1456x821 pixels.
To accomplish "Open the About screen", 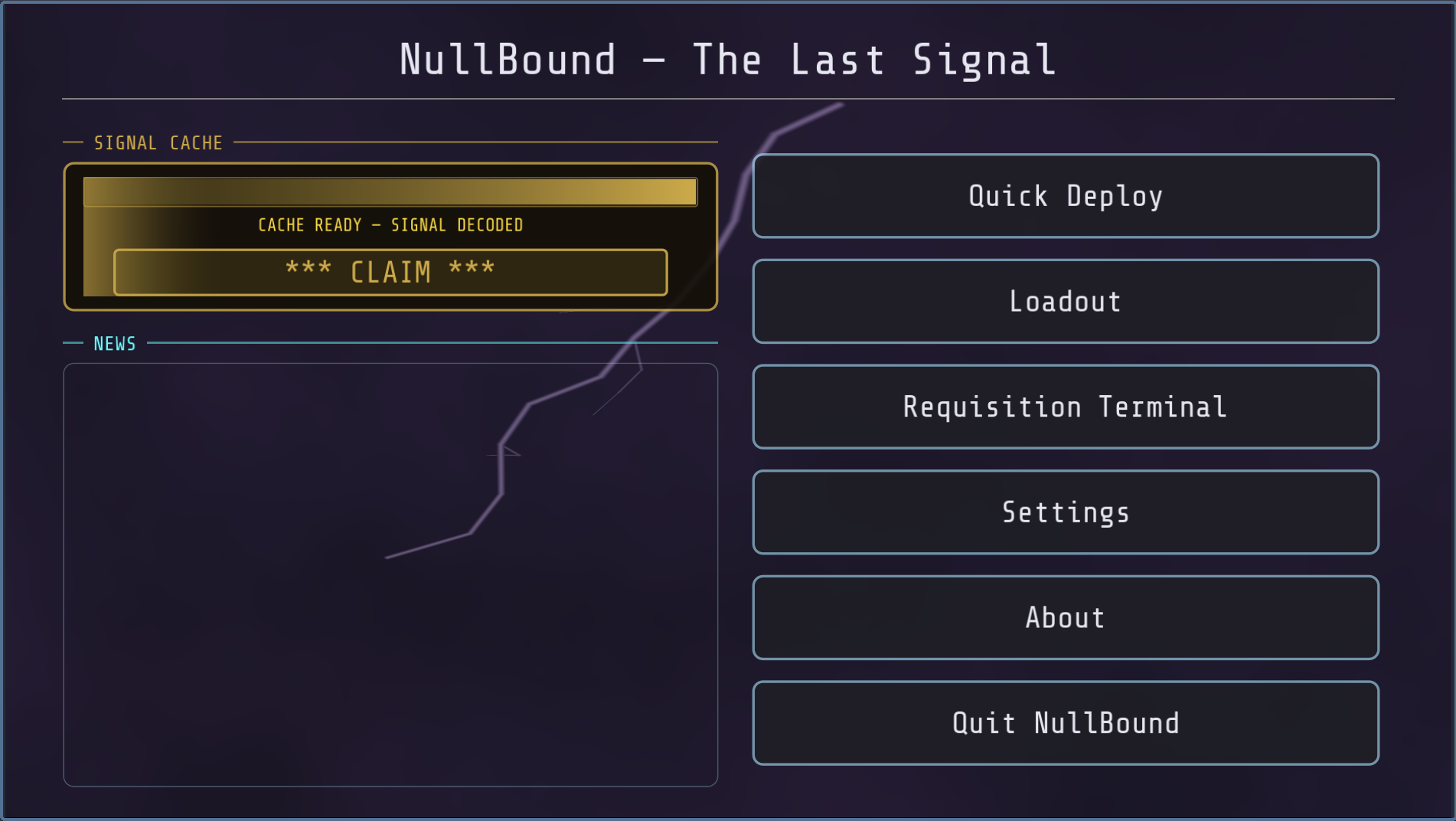I will 1064,617.
